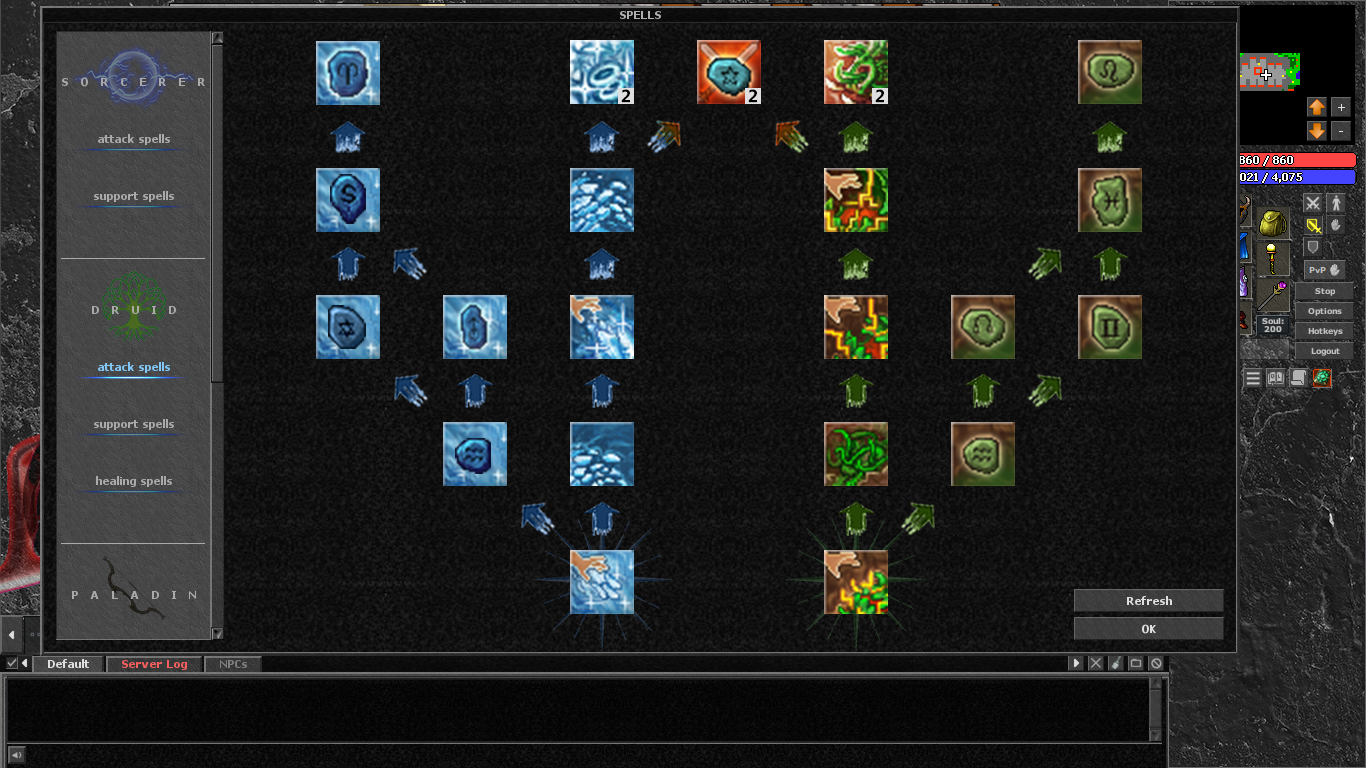
Task: Click the glowing green gem icon near the scroll
Action: 1324,377
